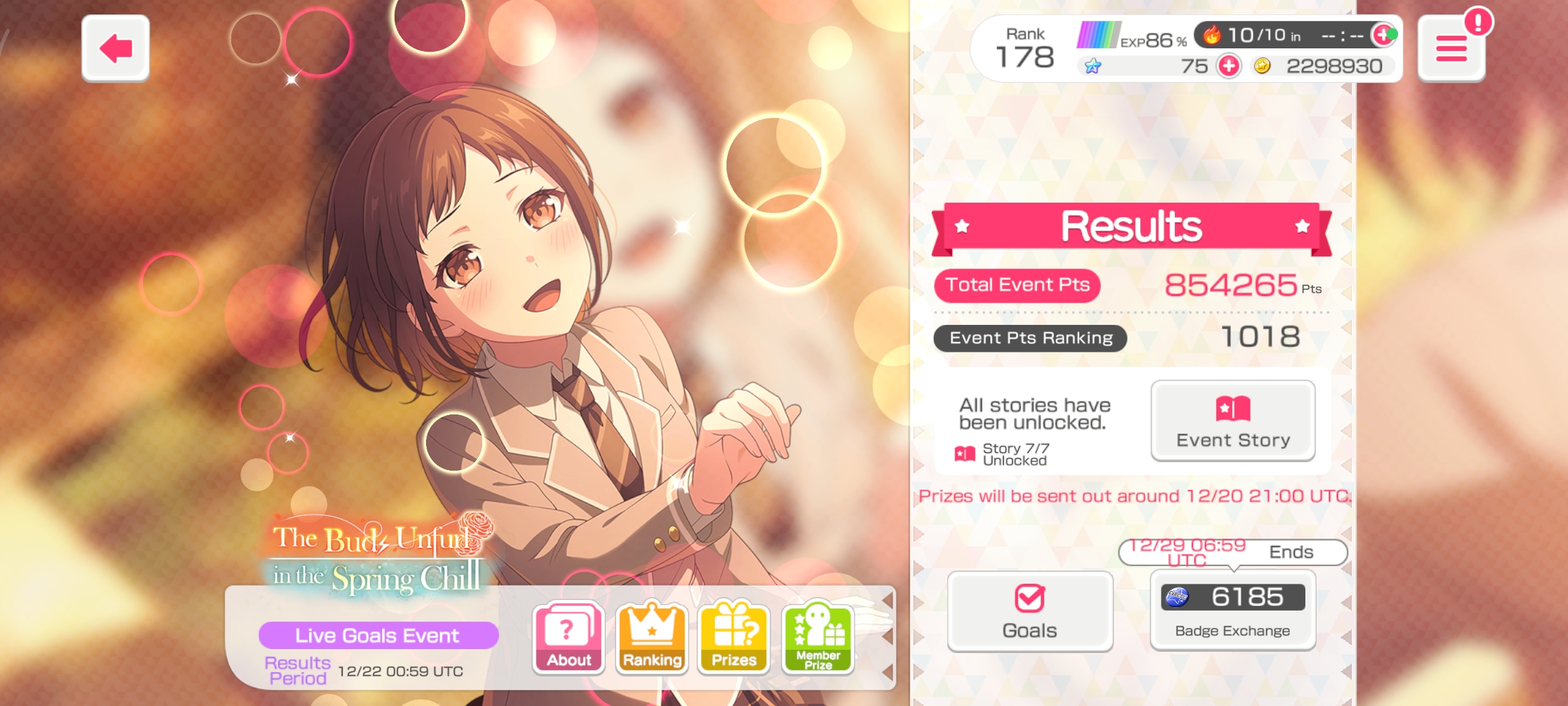Open the event Goals
The width and height of the screenshot is (1568, 706).
click(1030, 611)
